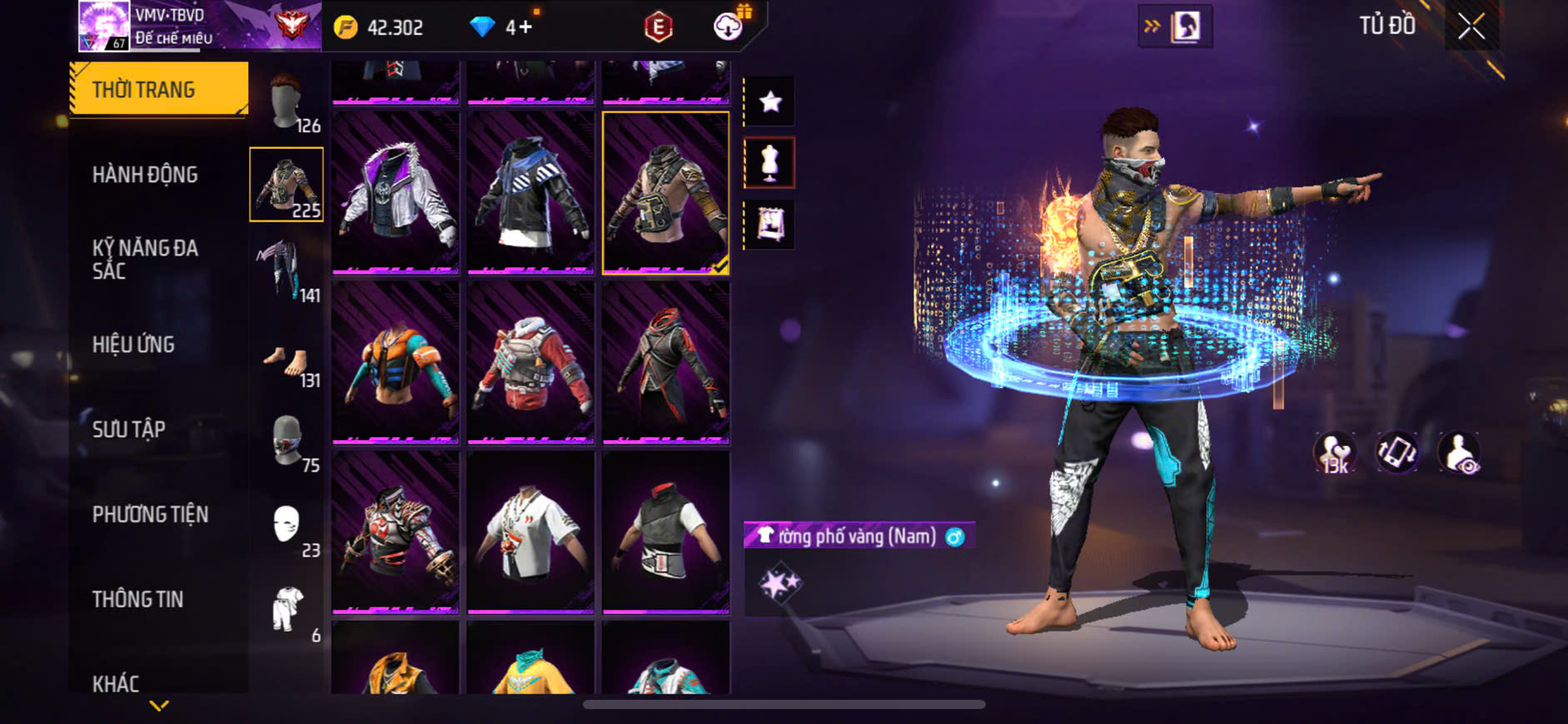
Task: Go to the Sưu Tập tab
Action: pos(129,429)
